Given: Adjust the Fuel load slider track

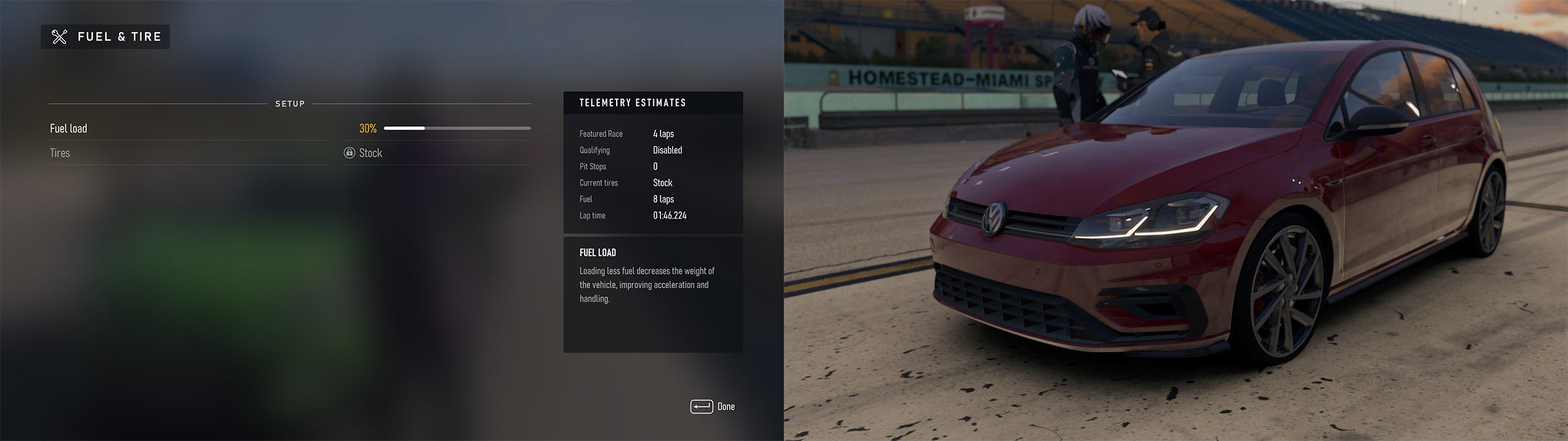Looking at the screenshot, I should [x=457, y=129].
